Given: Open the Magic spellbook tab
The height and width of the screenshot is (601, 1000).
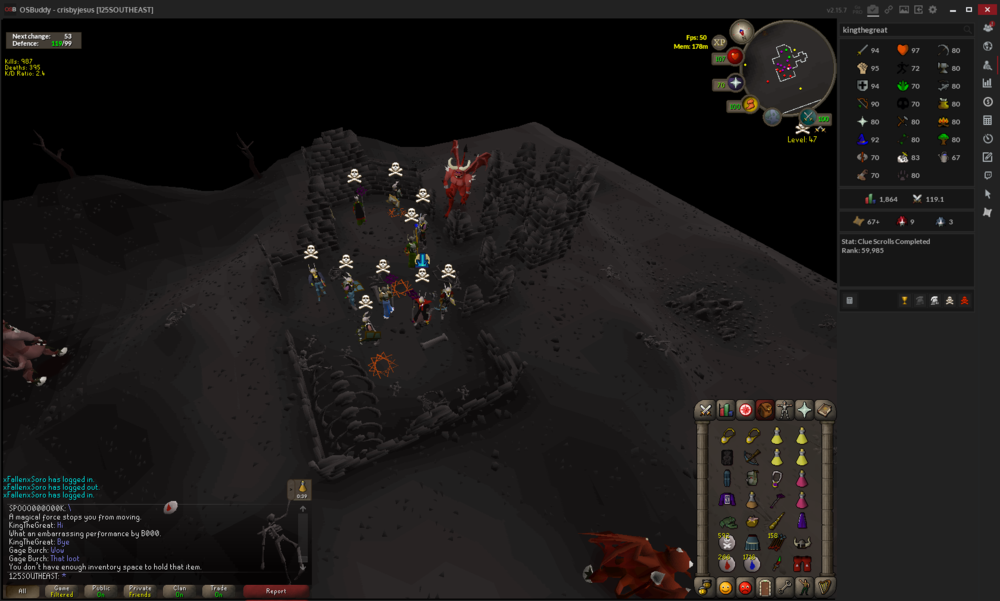Looking at the screenshot, I should coord(824,410).
